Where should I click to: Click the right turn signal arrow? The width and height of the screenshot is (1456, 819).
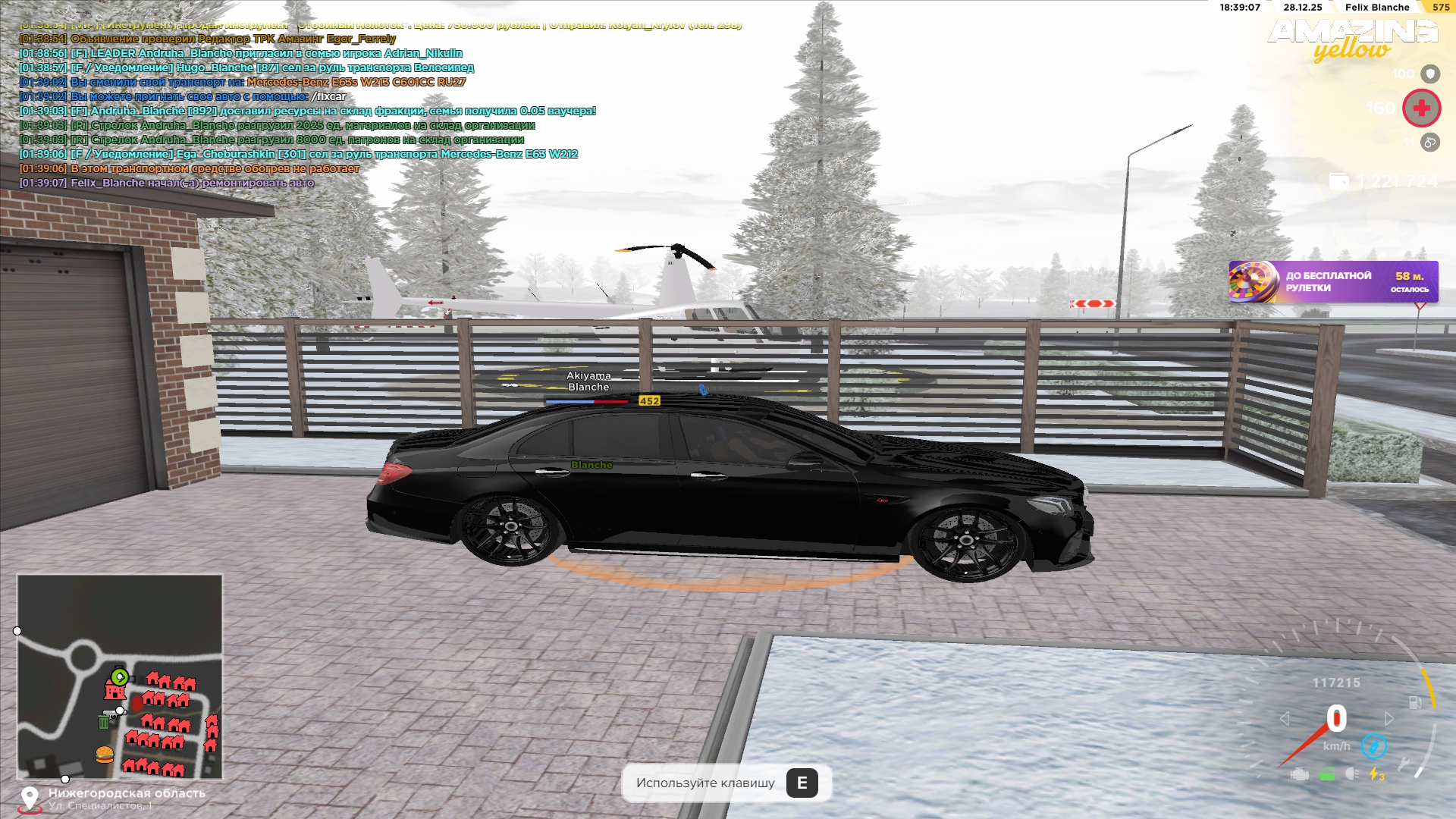pos(1389,718)
